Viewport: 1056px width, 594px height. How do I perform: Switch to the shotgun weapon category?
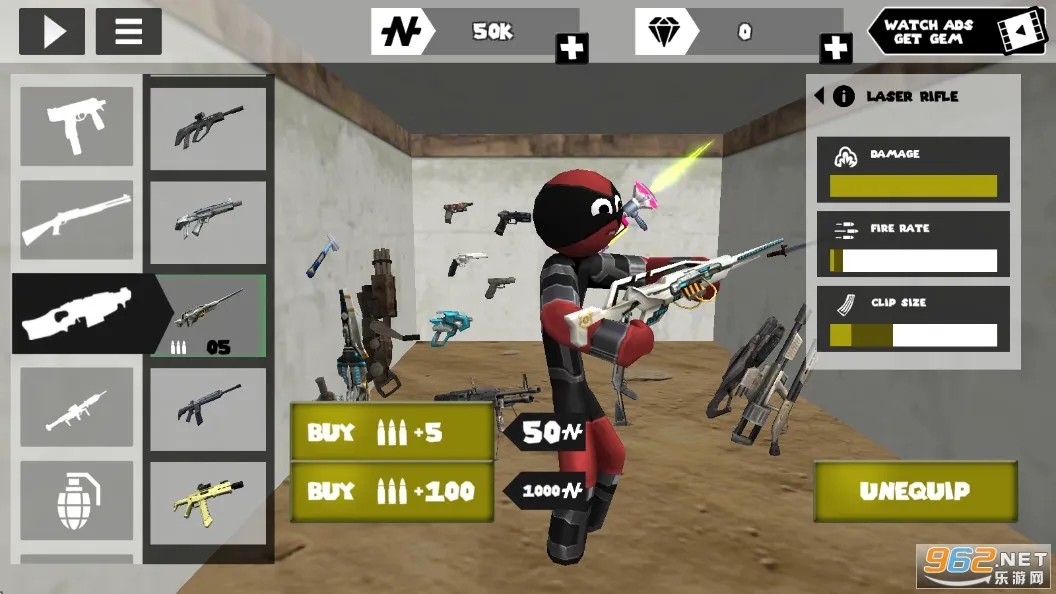tap(77, 220)
